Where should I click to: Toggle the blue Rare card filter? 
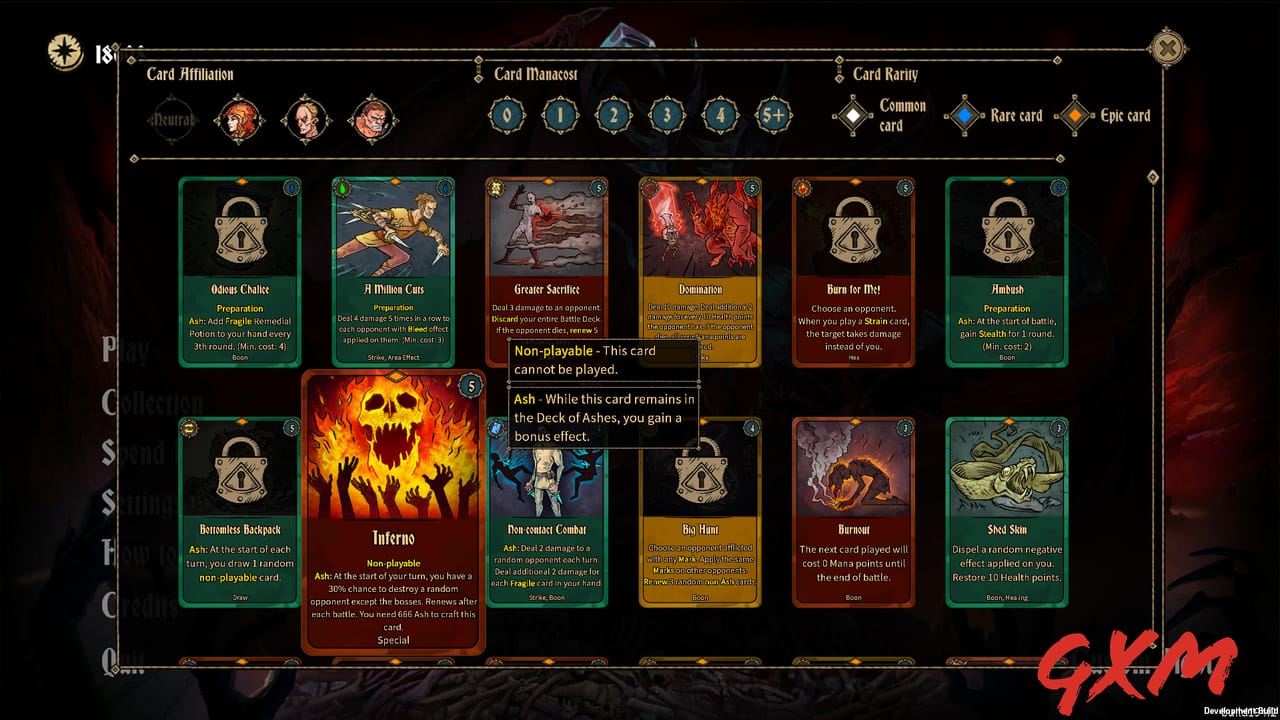click(x=965, y=115)
